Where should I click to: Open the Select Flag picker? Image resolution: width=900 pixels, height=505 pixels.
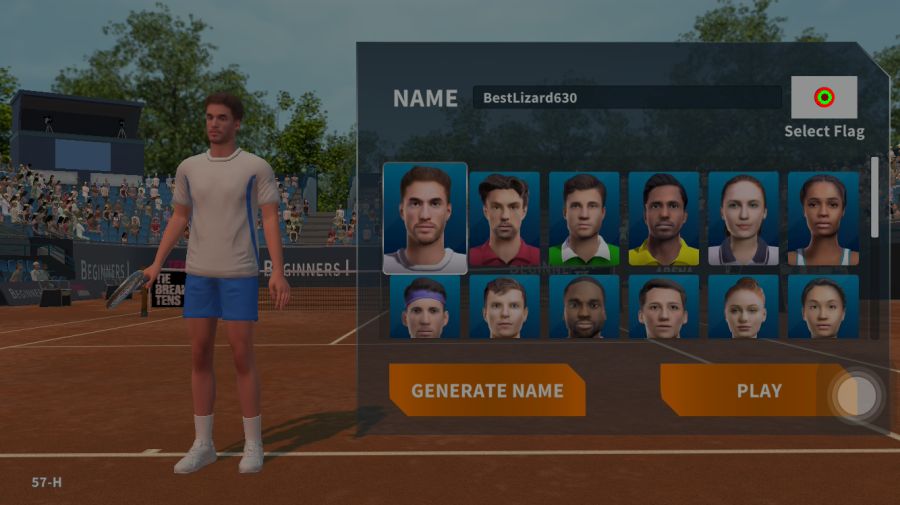point(824,98)
